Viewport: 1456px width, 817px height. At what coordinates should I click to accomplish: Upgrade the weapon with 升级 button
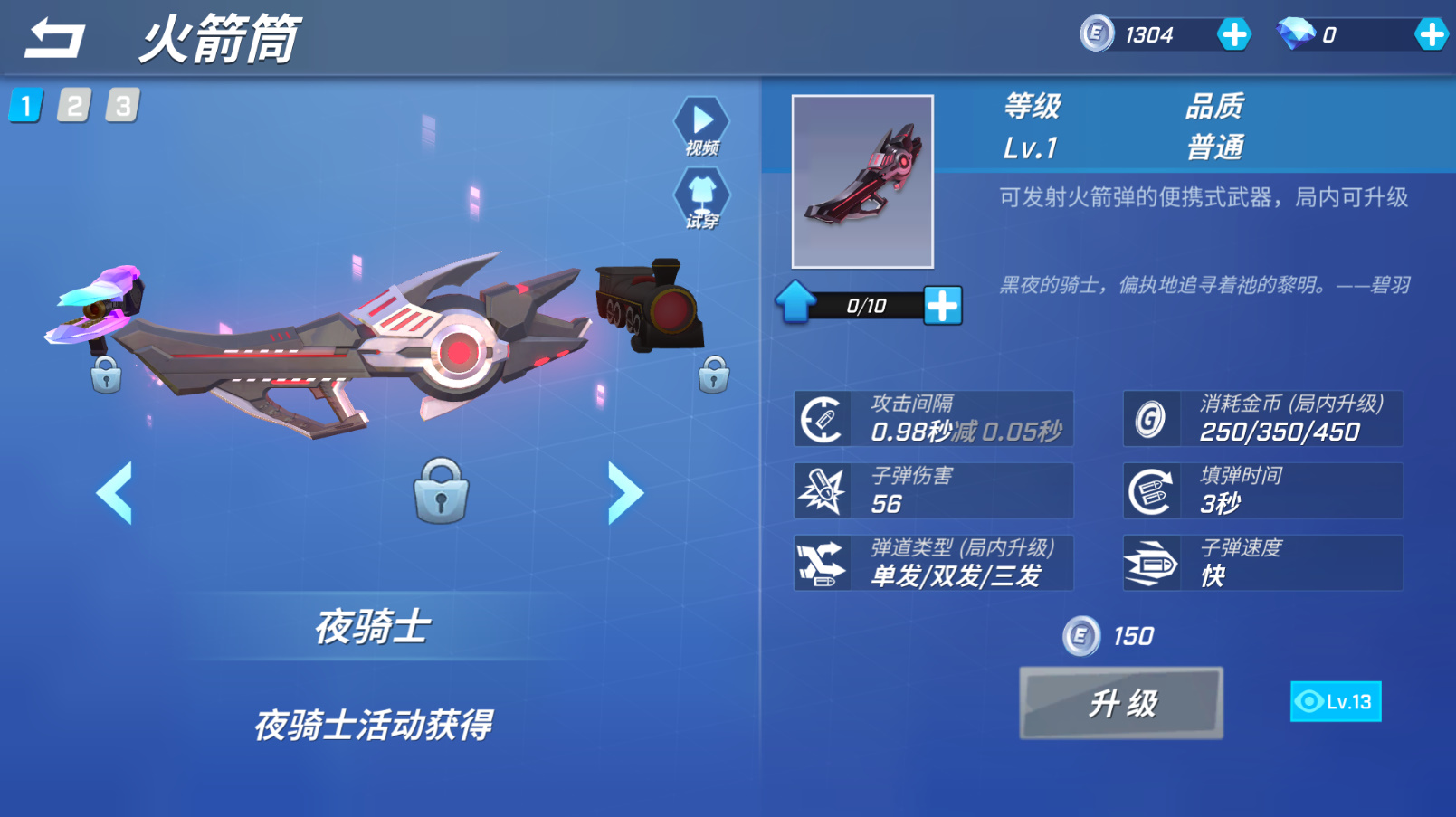(x=1121, y=703)
